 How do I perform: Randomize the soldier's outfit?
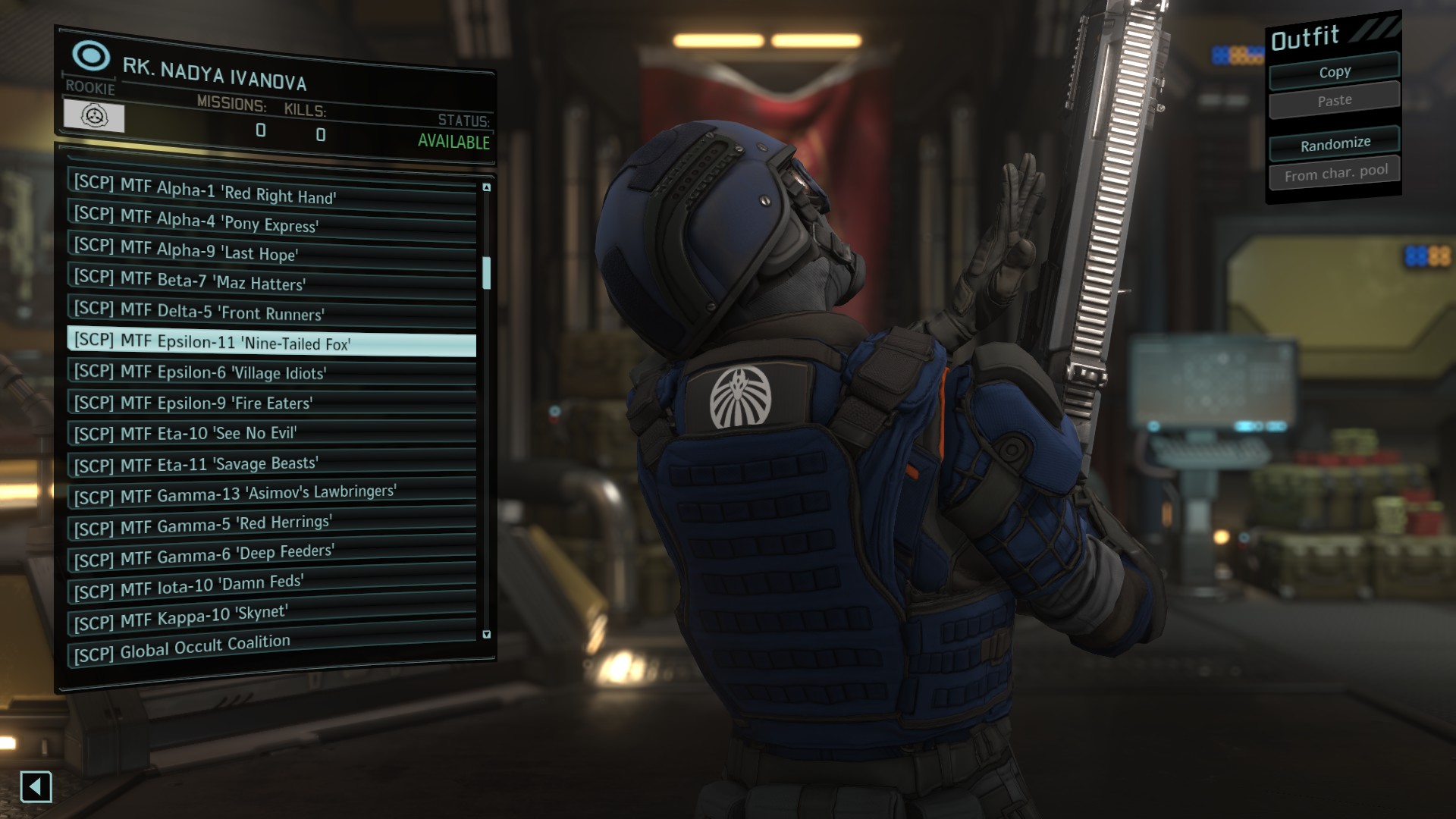(1335, 144)
